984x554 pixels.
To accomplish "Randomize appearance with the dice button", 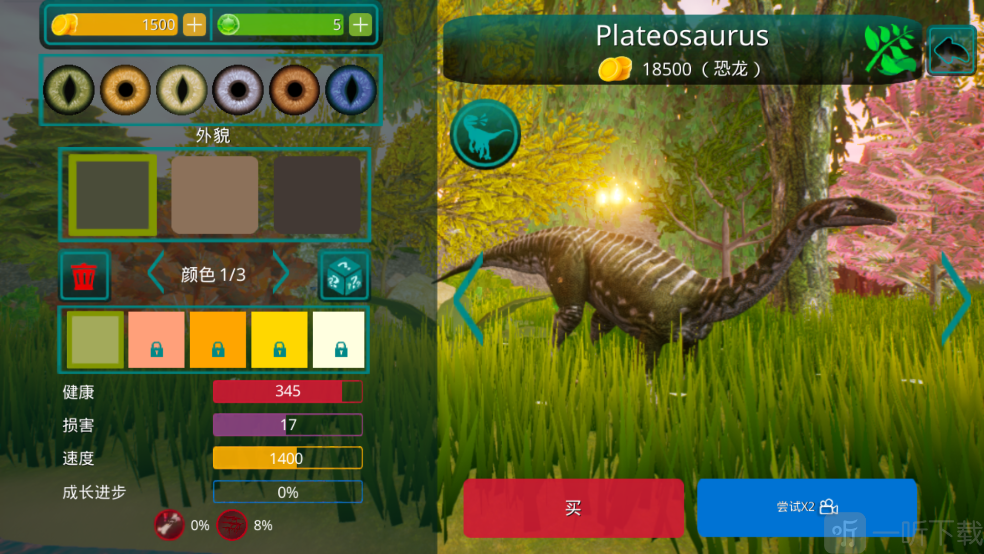I will [x=344, y=275].
